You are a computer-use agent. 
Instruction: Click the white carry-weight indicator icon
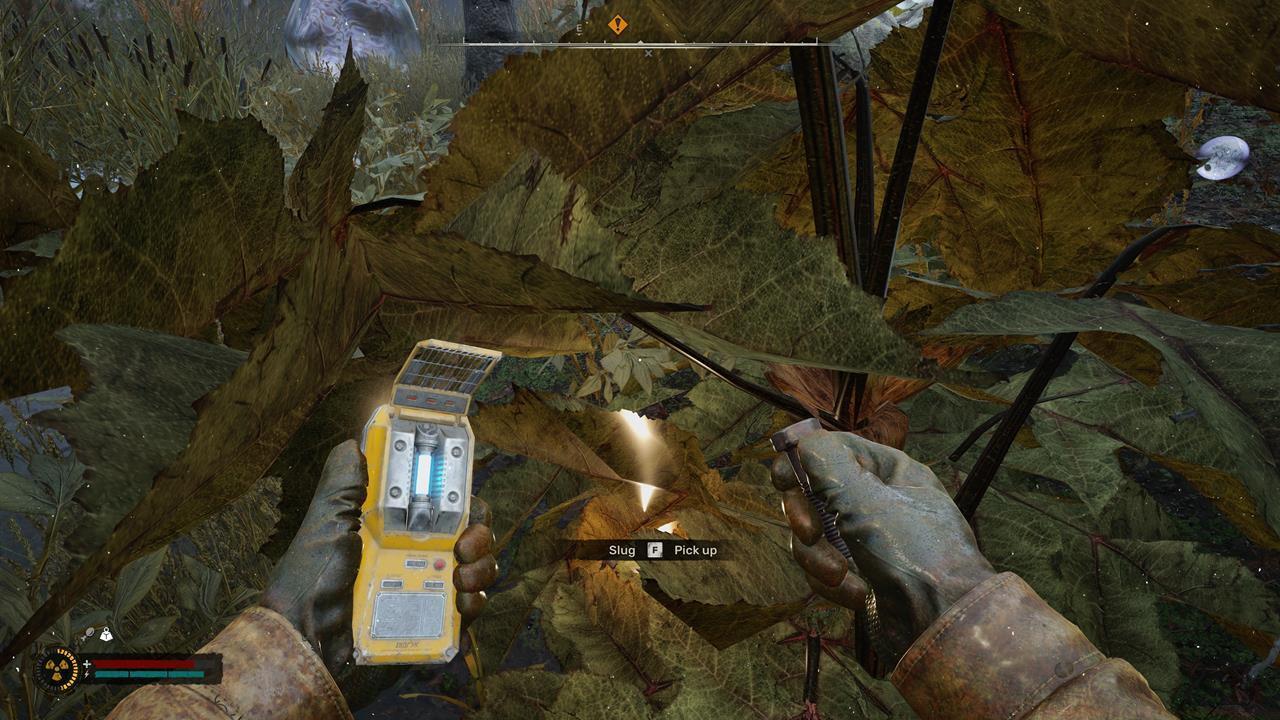[x=107, y=634]
